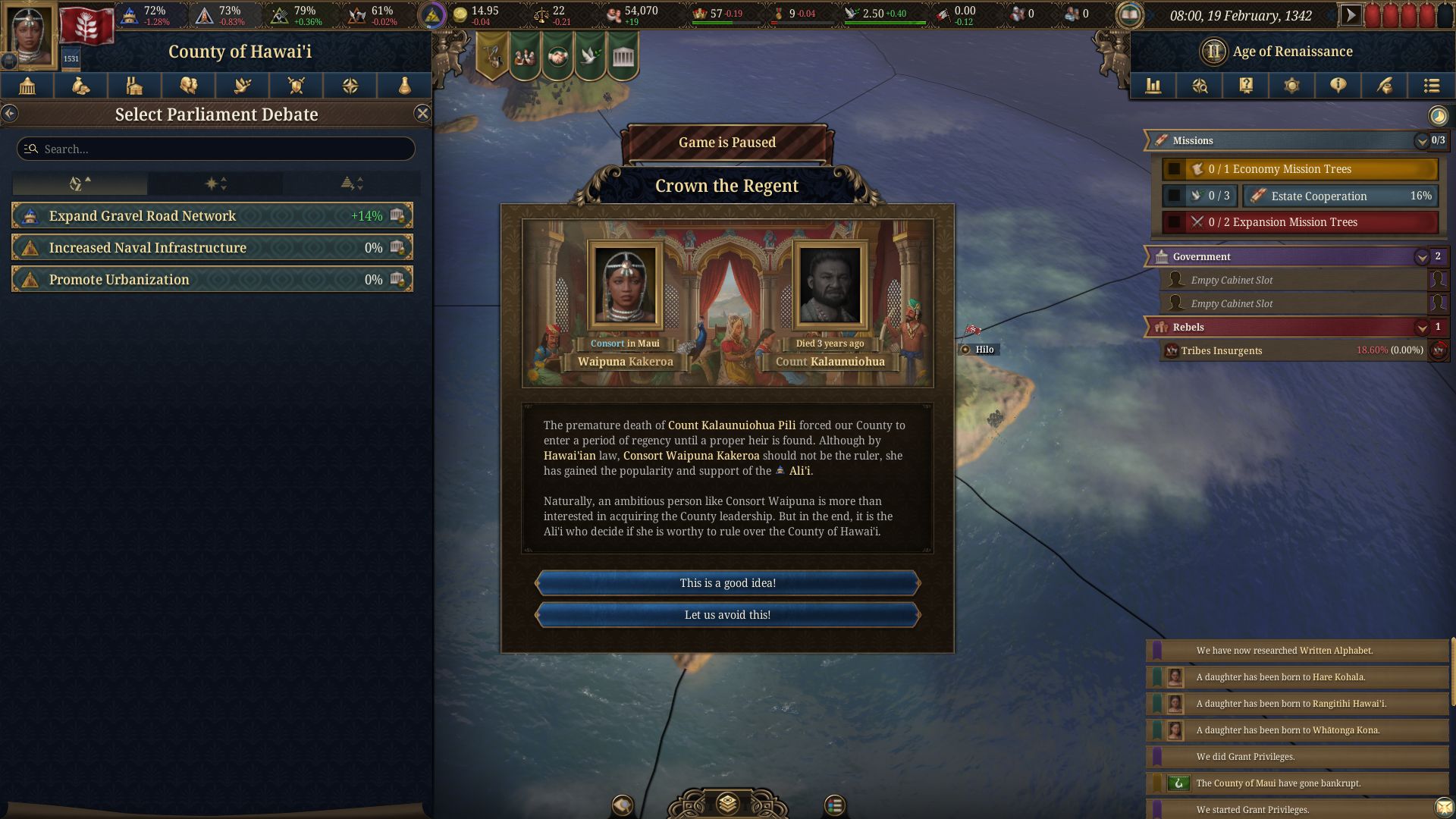The width and height of the screenshot is (1456, 819).
Task: Select Expand Gravel Road Network debate
Action: (x=212, y=216)
